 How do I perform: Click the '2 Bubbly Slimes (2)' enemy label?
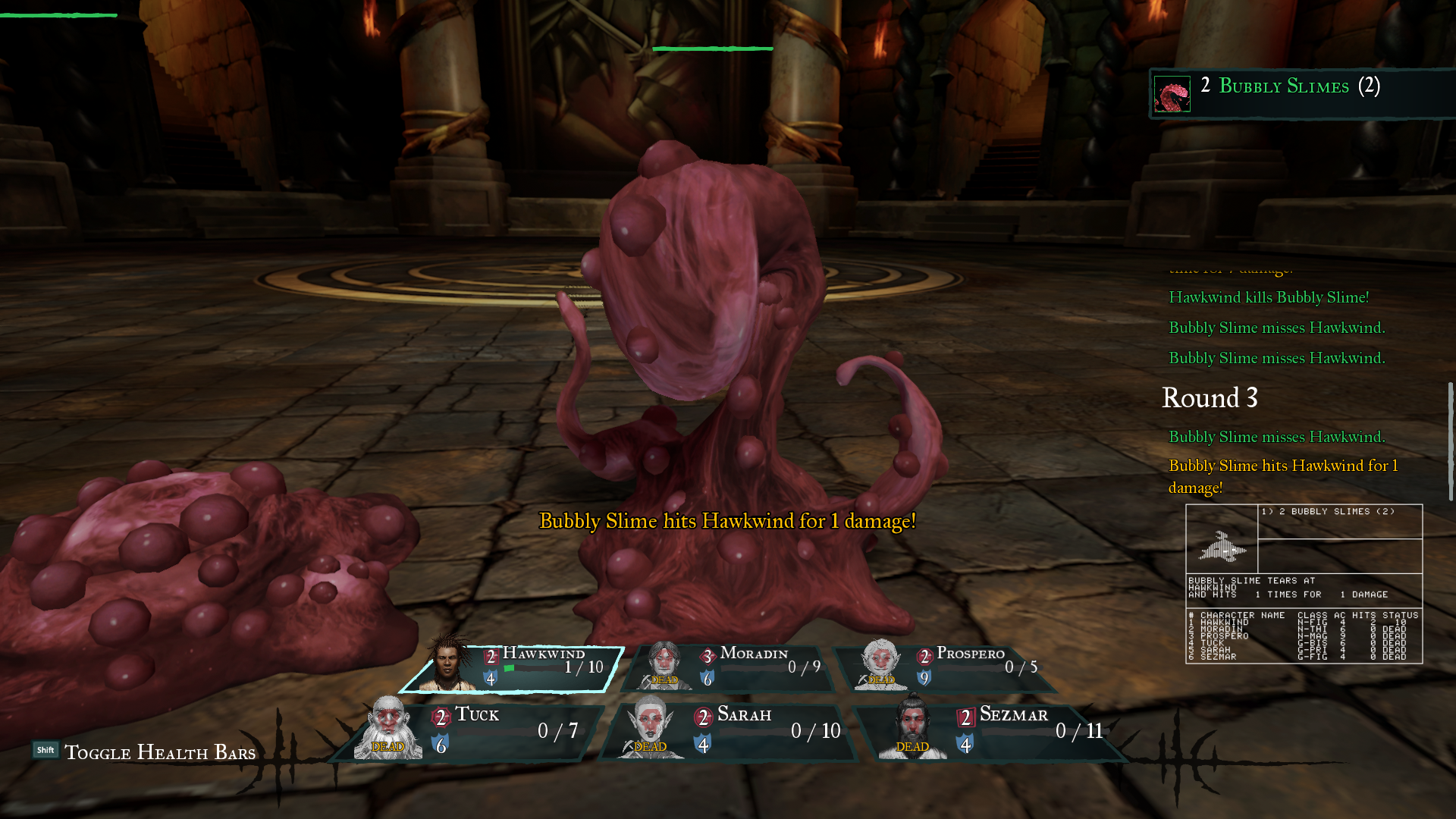click(x=1289, y=86)
